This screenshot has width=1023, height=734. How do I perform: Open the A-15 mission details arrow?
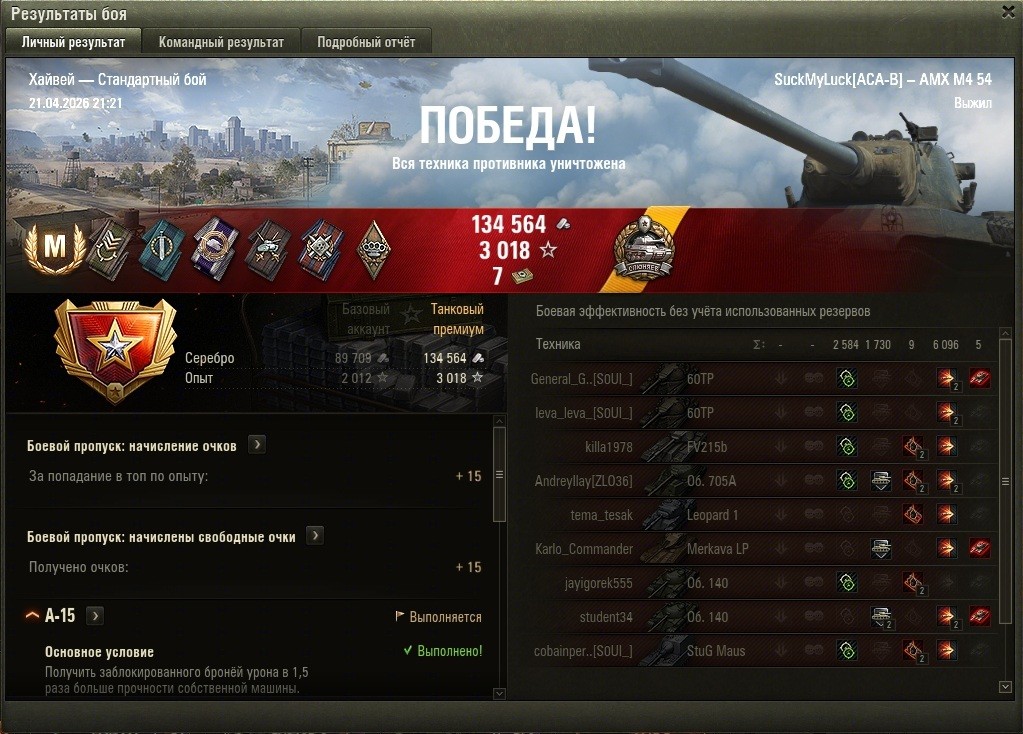pos(96,615)
